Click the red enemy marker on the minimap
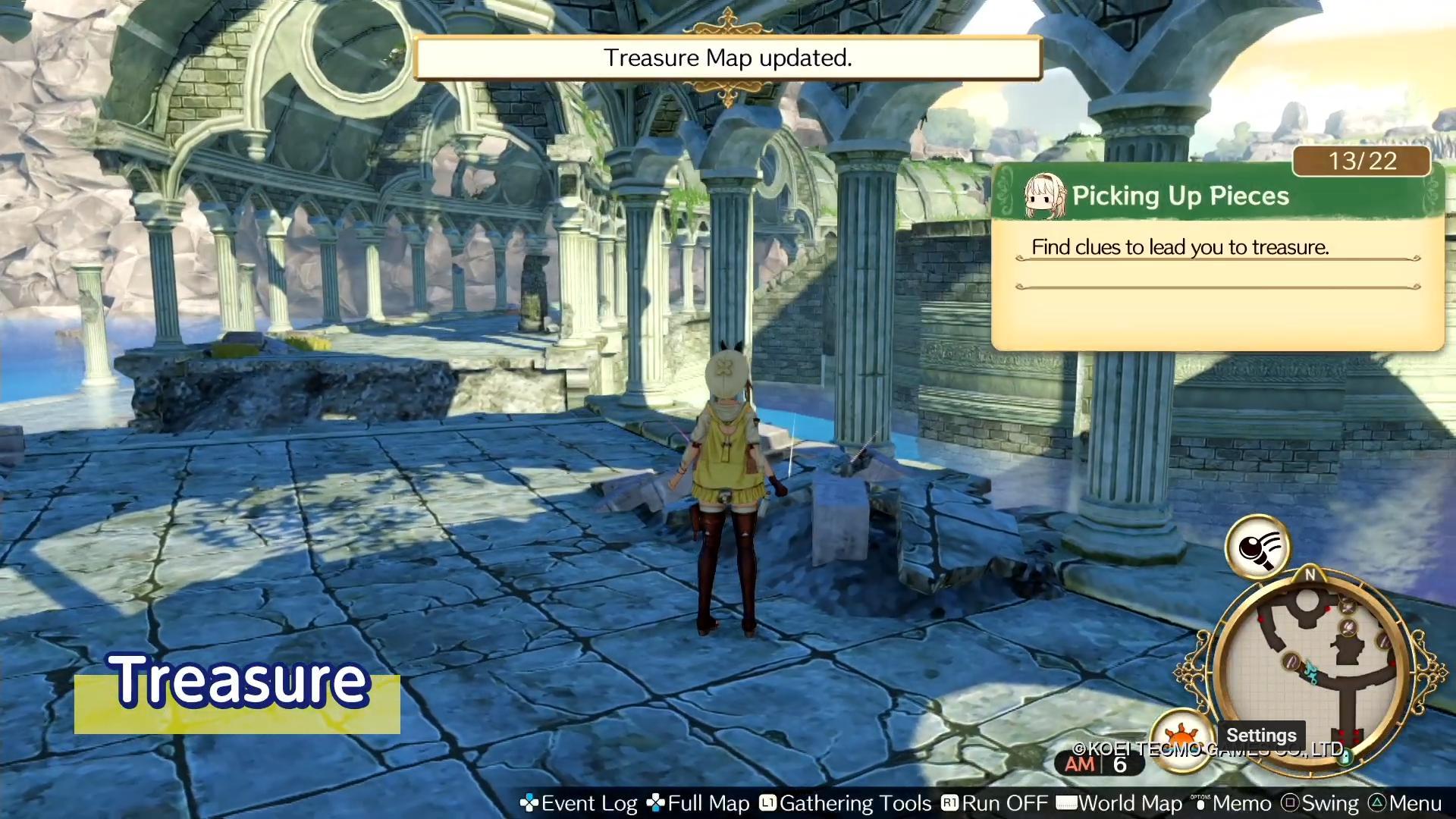 pos(1328,609)
